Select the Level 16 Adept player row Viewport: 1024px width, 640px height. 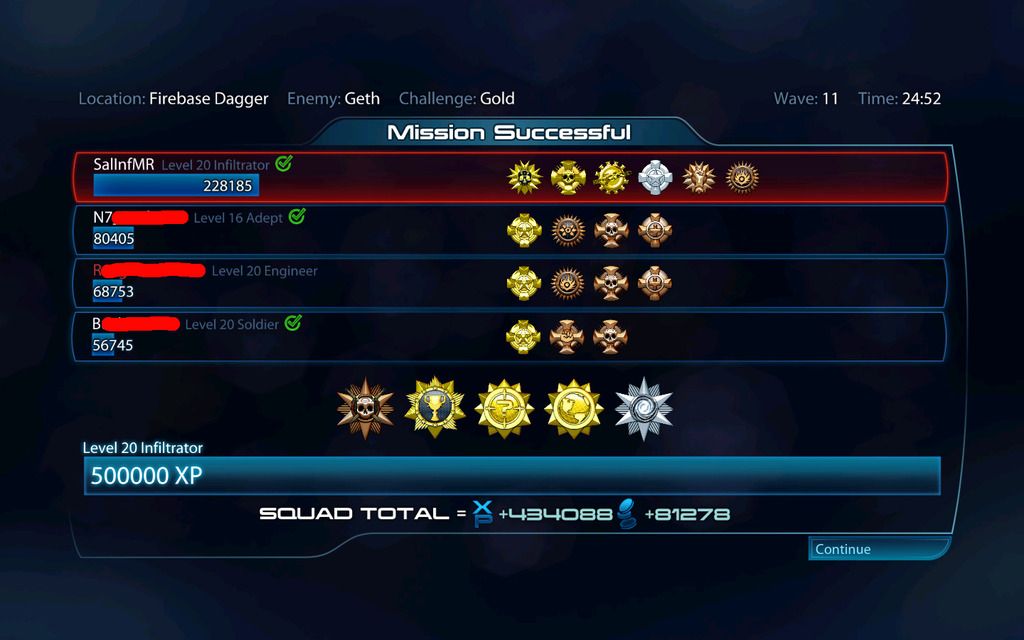510,230
